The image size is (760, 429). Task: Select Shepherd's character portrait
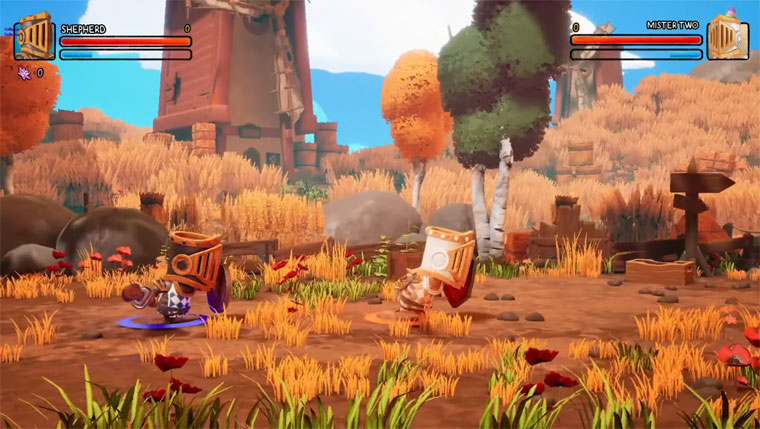coord(33,37)
